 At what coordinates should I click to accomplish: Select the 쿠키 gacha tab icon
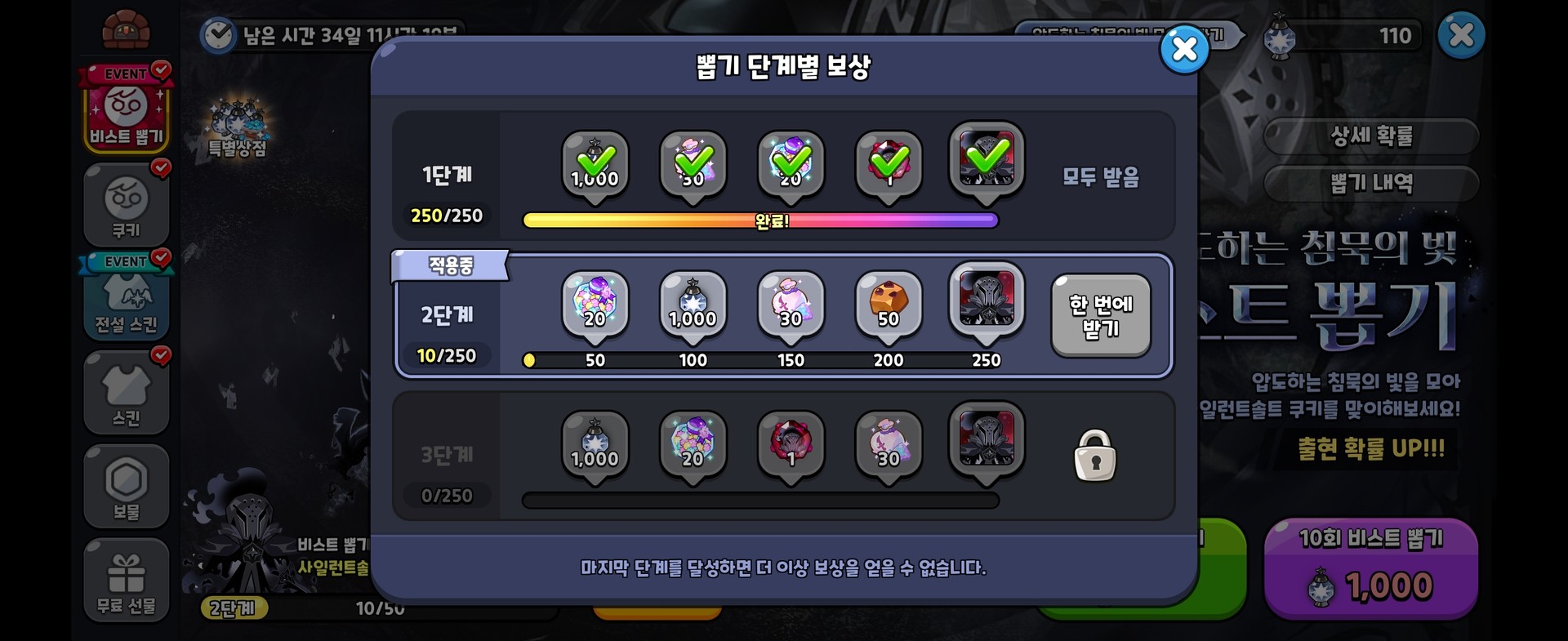126,204
